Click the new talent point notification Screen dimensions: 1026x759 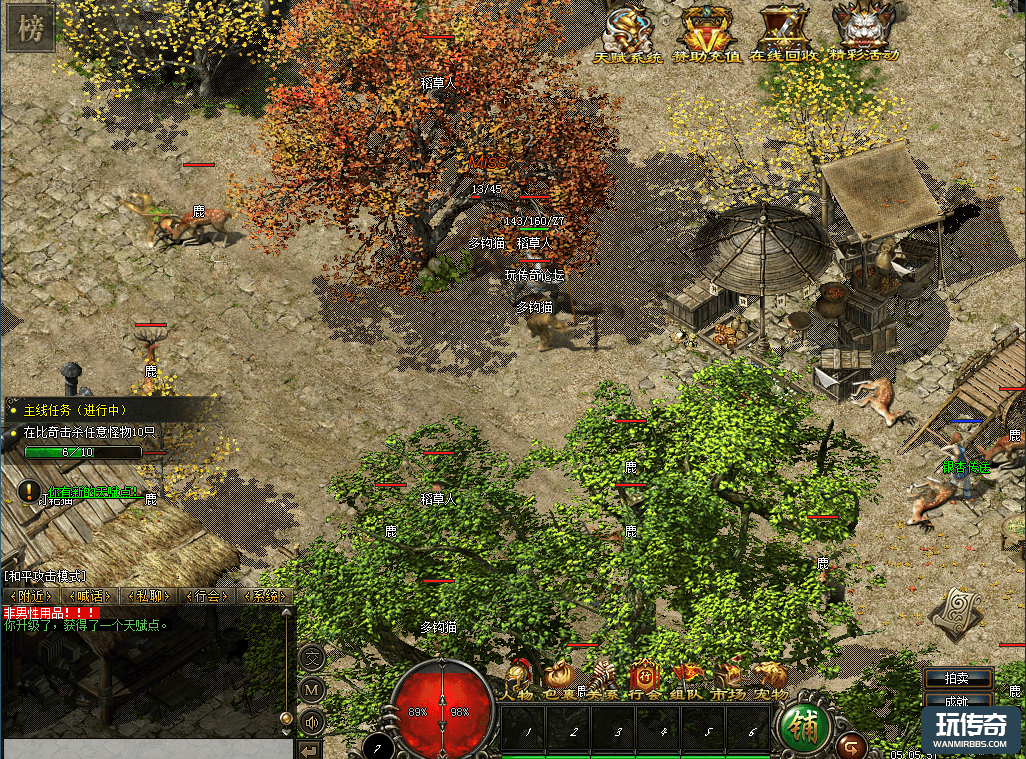(88, 492)
